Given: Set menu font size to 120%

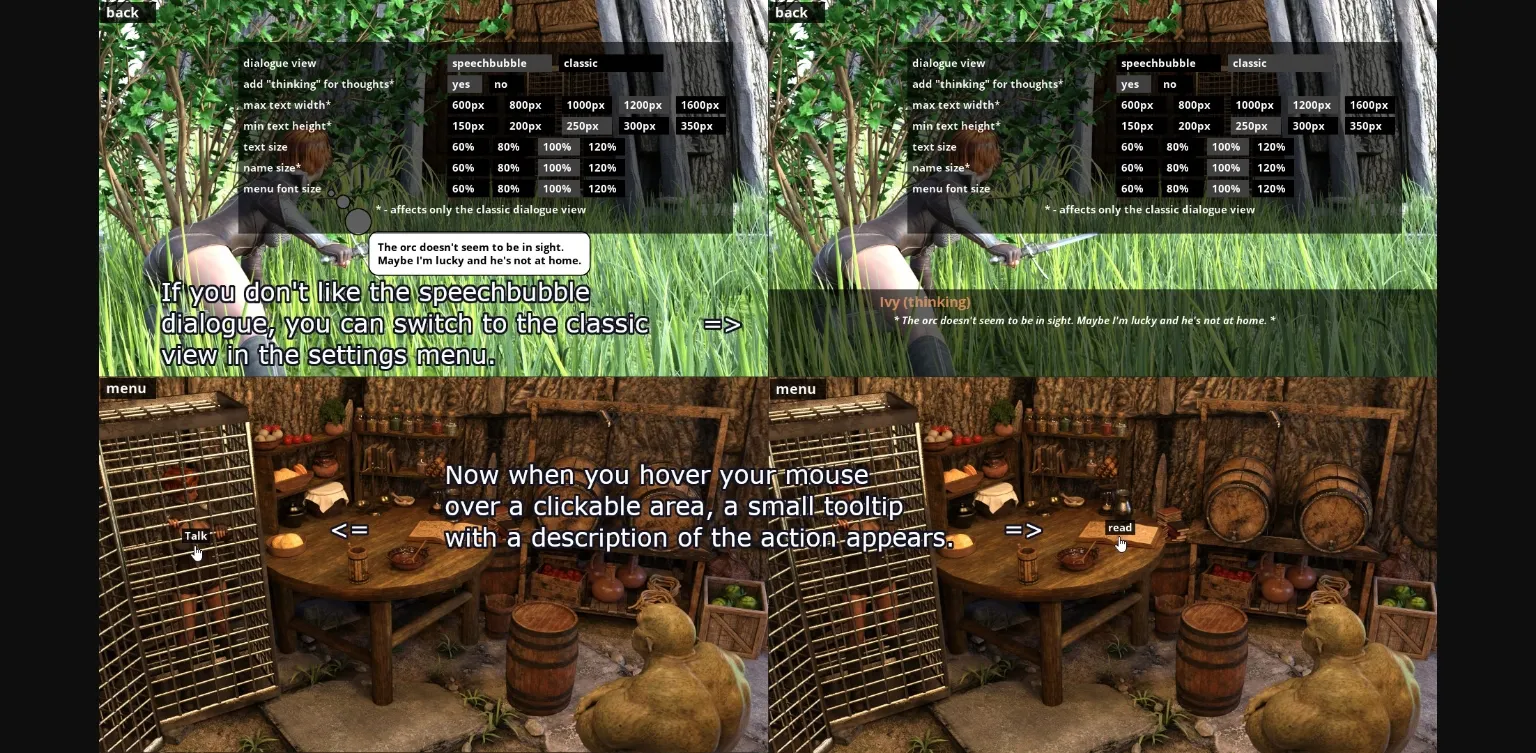Looking at the screenshot, I should [x=602, y=189].
